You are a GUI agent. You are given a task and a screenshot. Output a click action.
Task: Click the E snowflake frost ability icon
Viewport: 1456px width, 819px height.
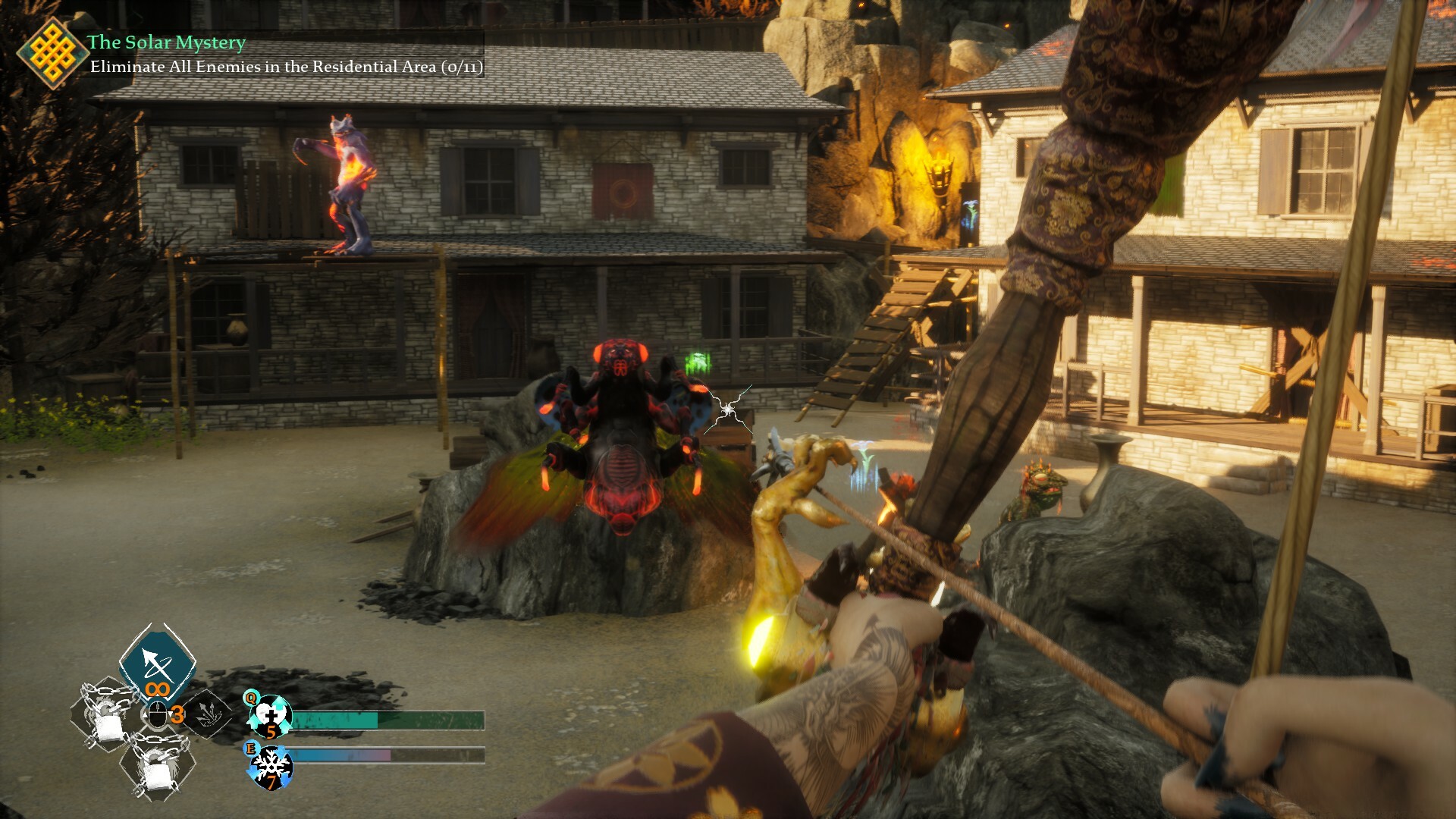coord(271,768)
